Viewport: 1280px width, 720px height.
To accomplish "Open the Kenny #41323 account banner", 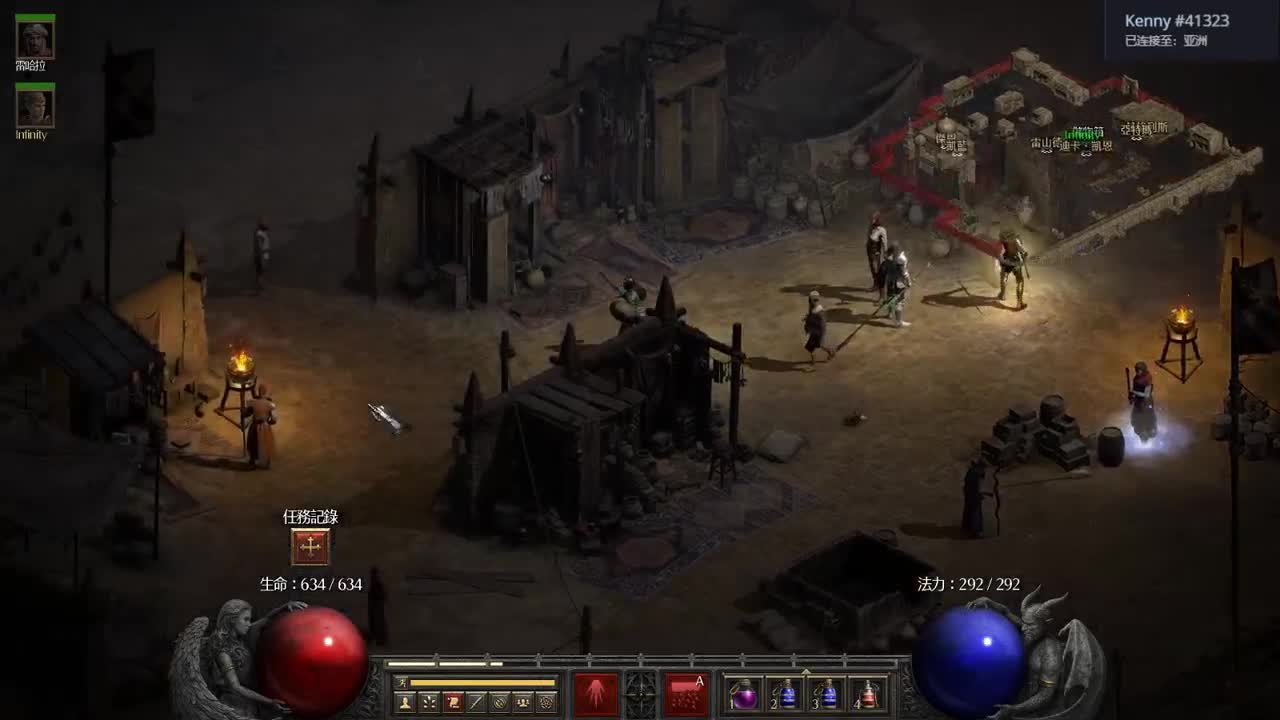I will tap(1180, 27).
